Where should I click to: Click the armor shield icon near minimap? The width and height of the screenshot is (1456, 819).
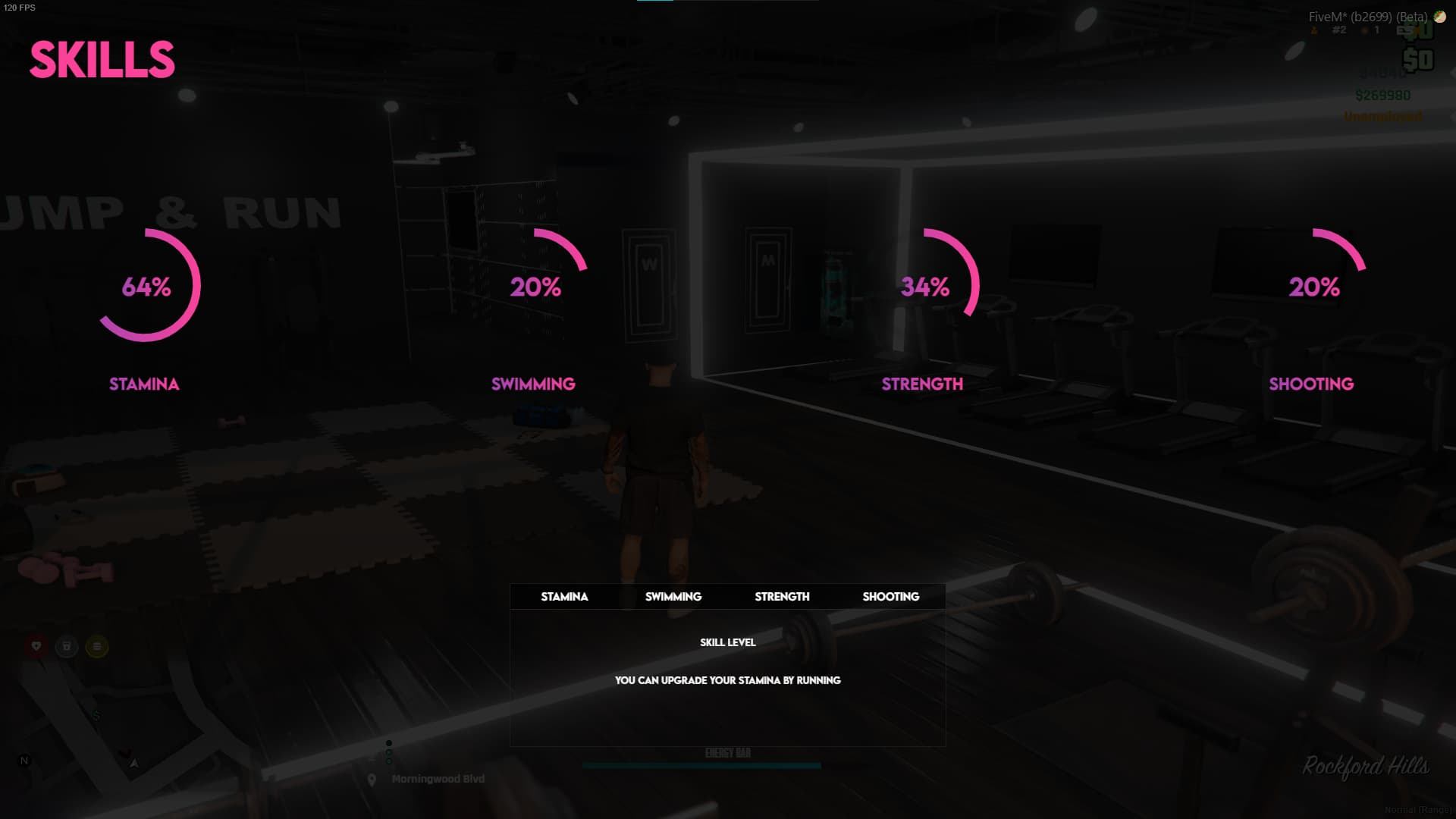[68, 647]
